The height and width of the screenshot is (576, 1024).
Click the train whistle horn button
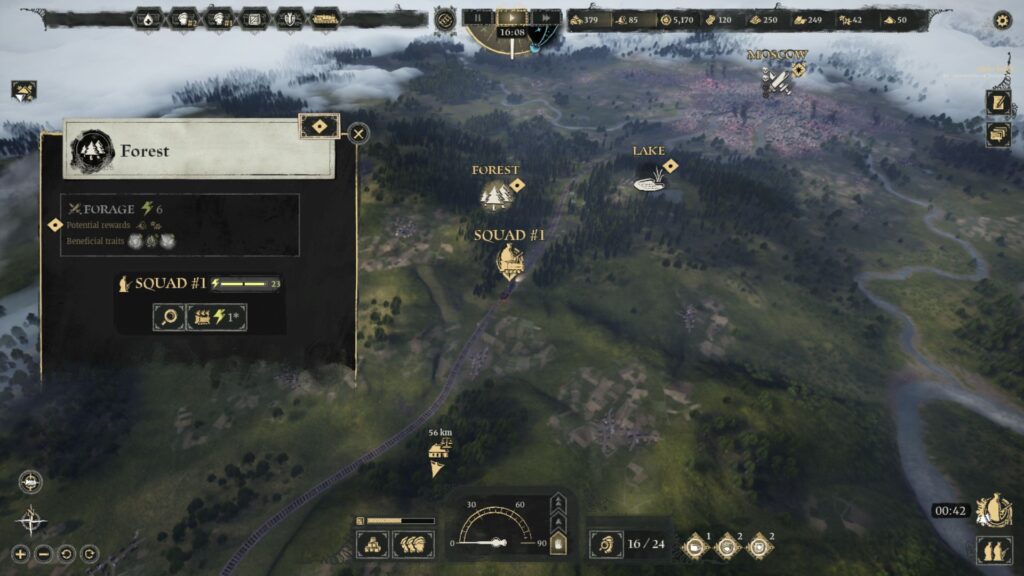605,545
